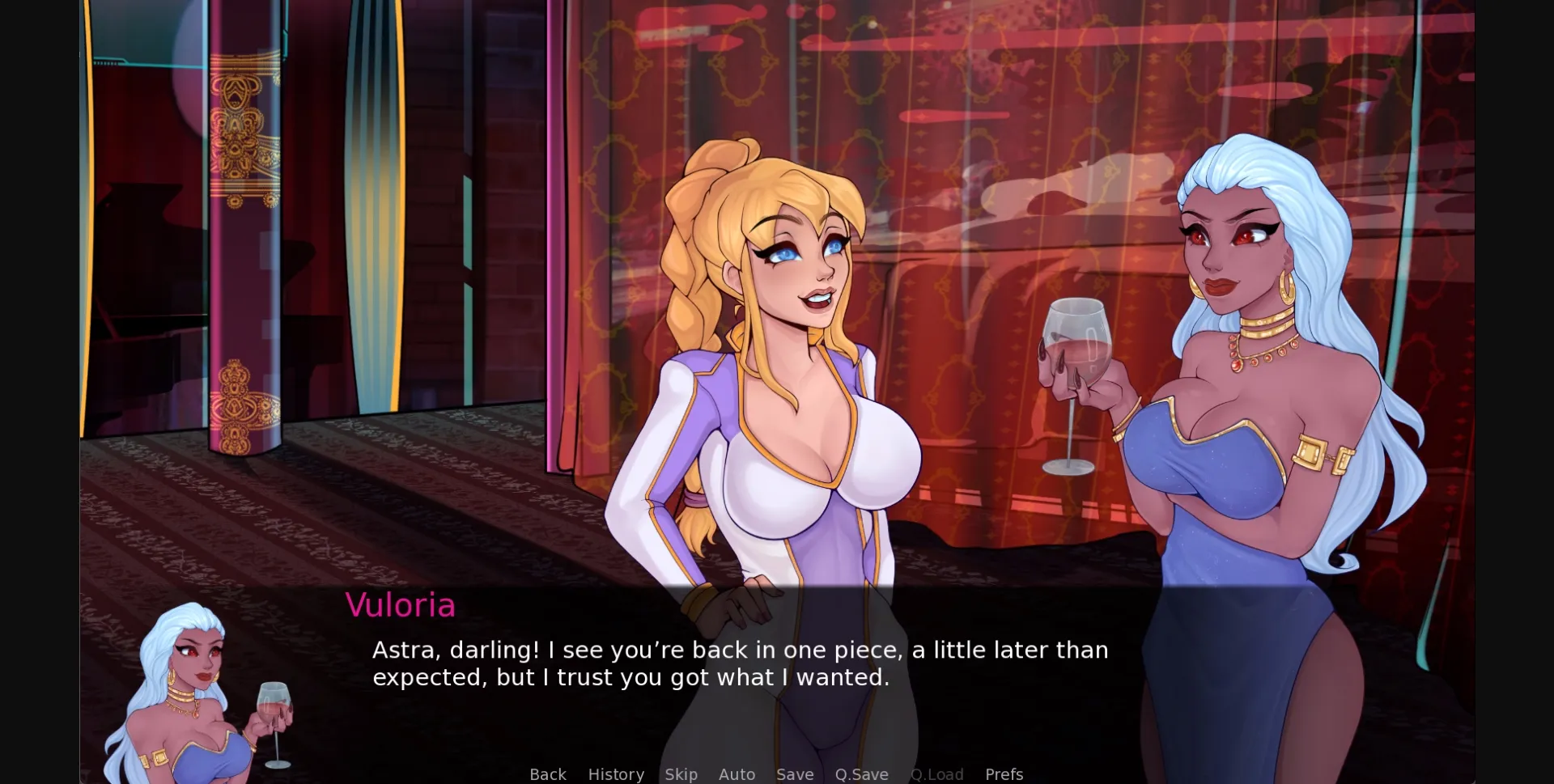Open the Save game screen
Screen dimensions: 1554x784
[794, 774]
